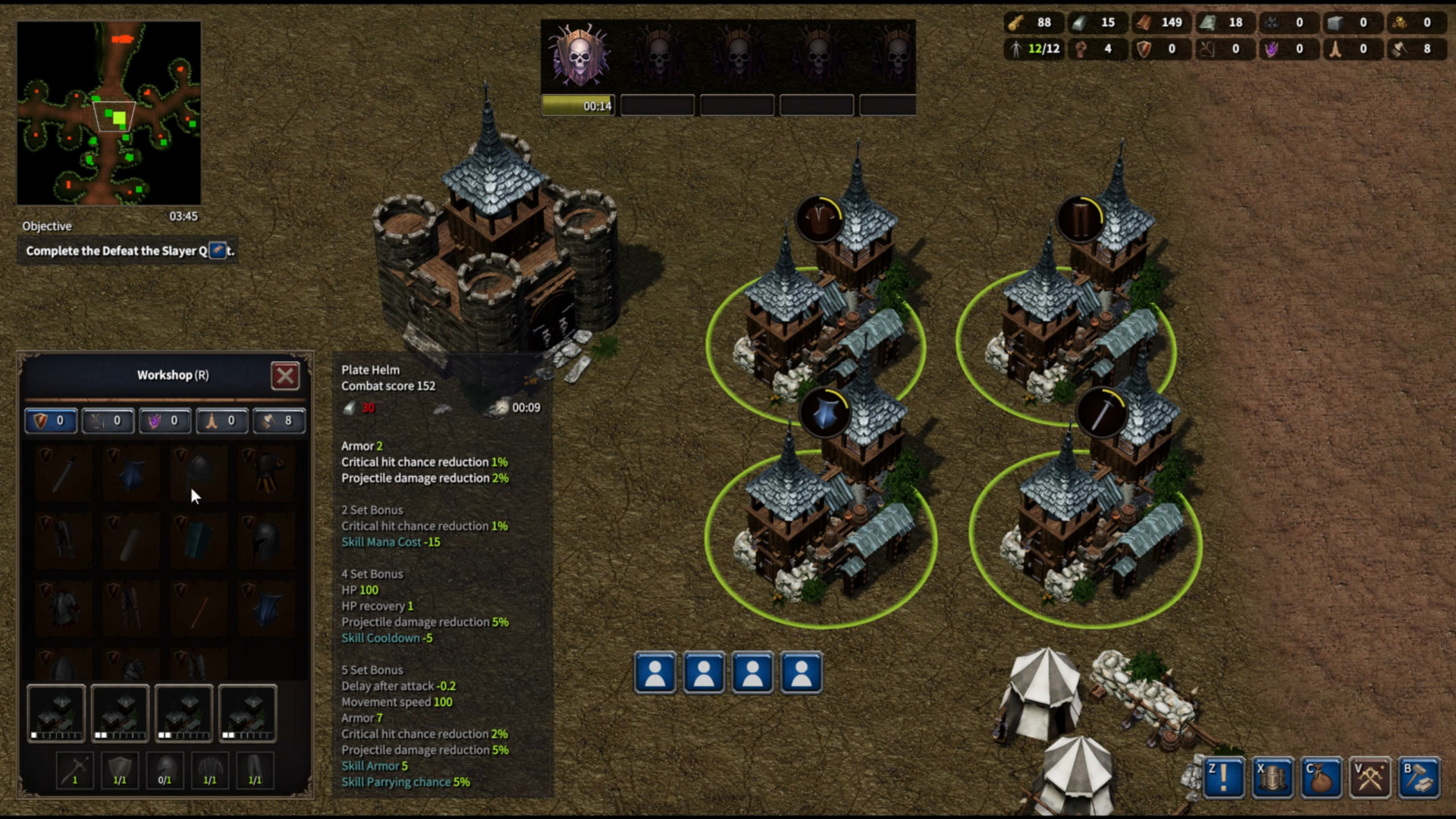Close the Workshop panel
Screen dimensions: 1456x819
tap(285, 375)
